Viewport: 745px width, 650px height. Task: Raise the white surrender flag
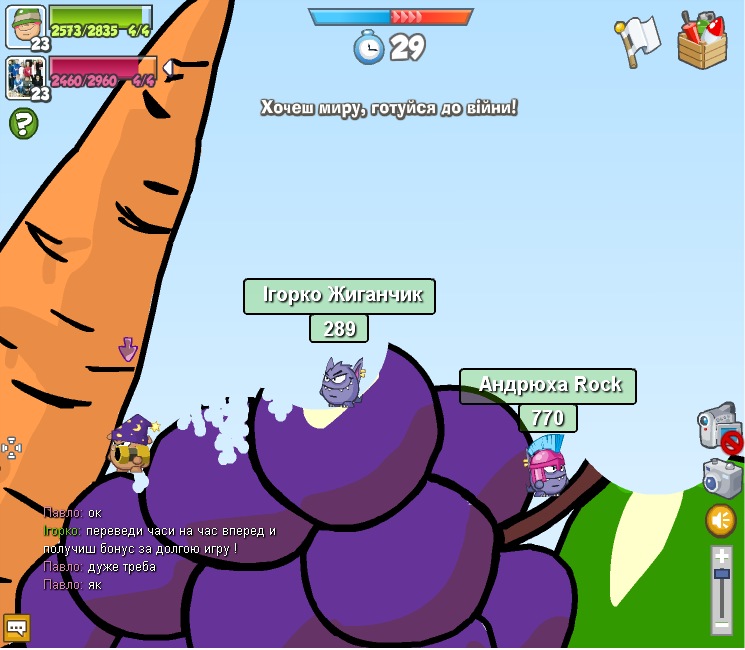coord(639,42)
